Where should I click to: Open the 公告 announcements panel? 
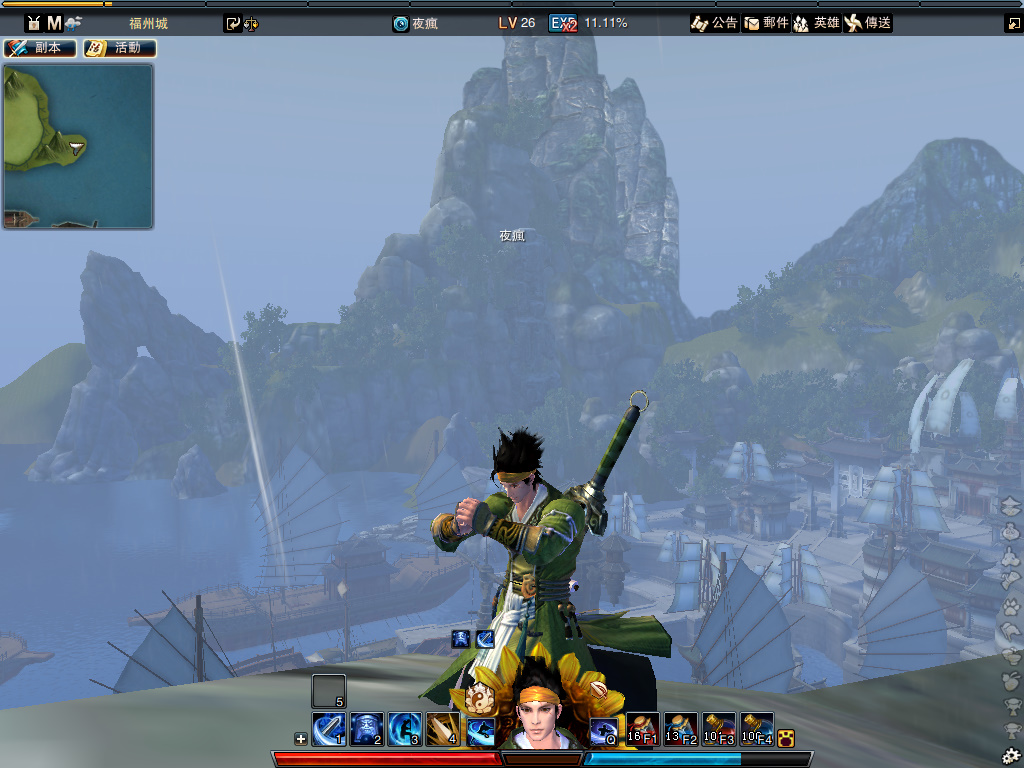coord(714,23)
